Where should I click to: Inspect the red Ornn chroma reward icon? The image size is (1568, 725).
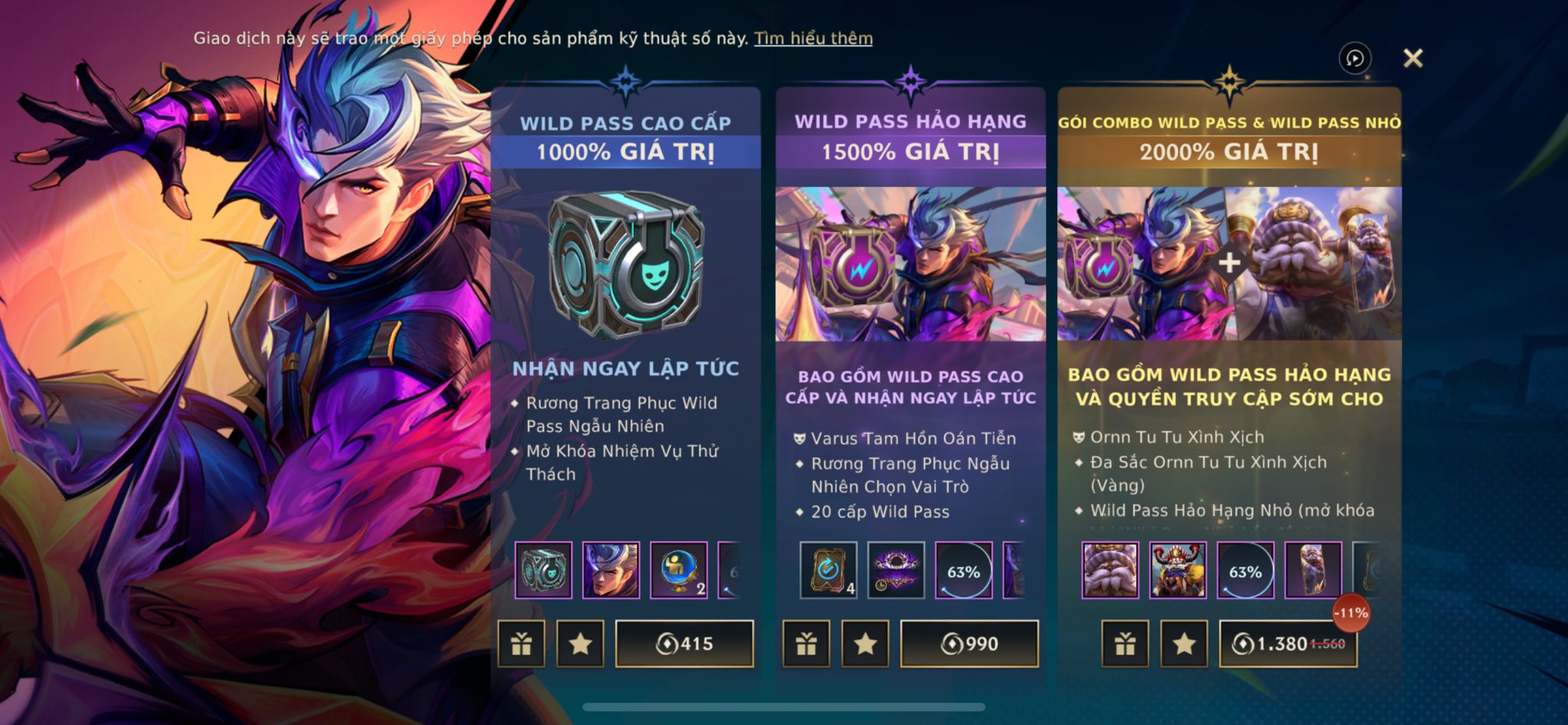pyautogui.click(x=1178, y=570)
